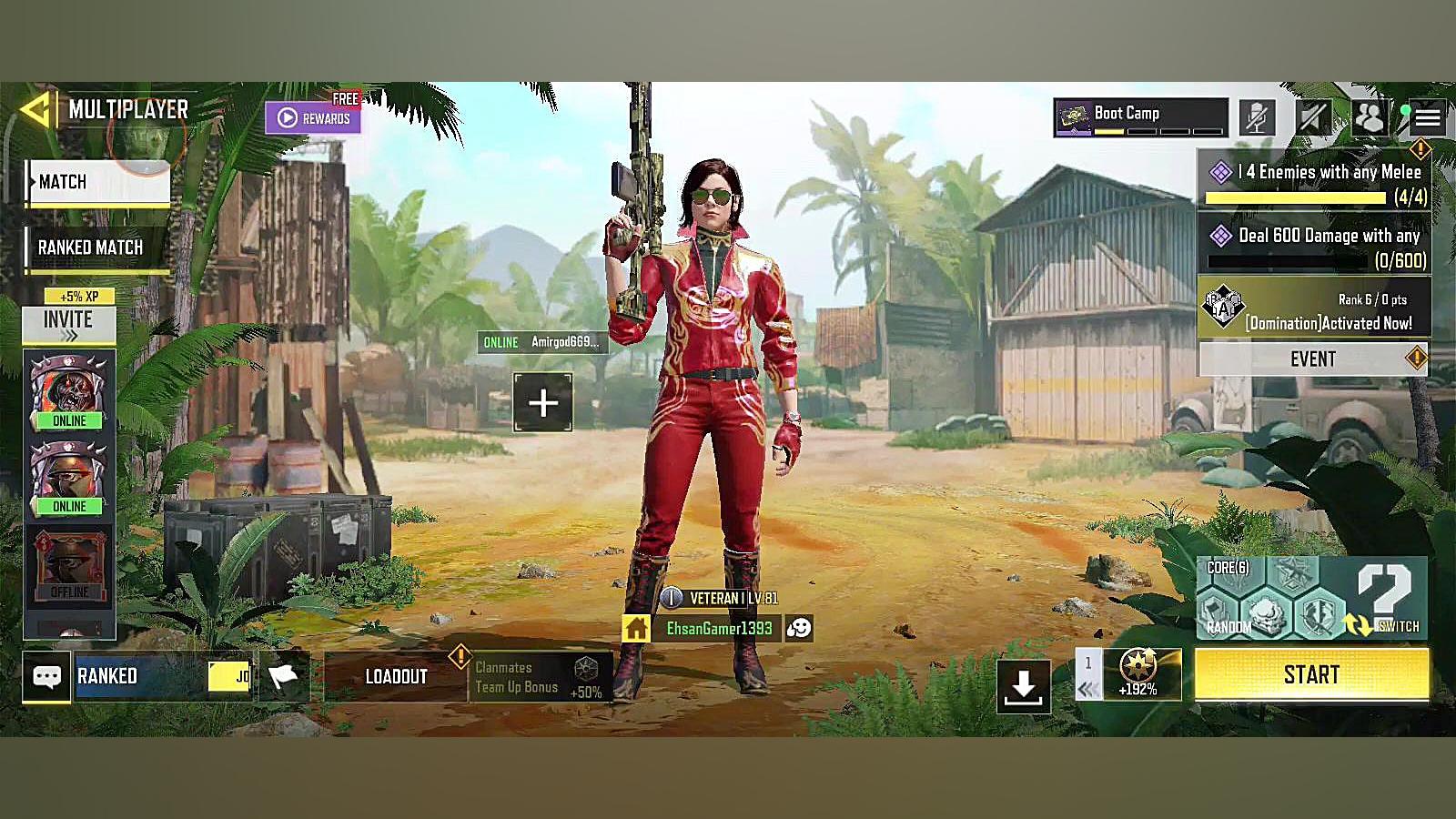Open the free Rewards video button

click(x=313, y=117)
